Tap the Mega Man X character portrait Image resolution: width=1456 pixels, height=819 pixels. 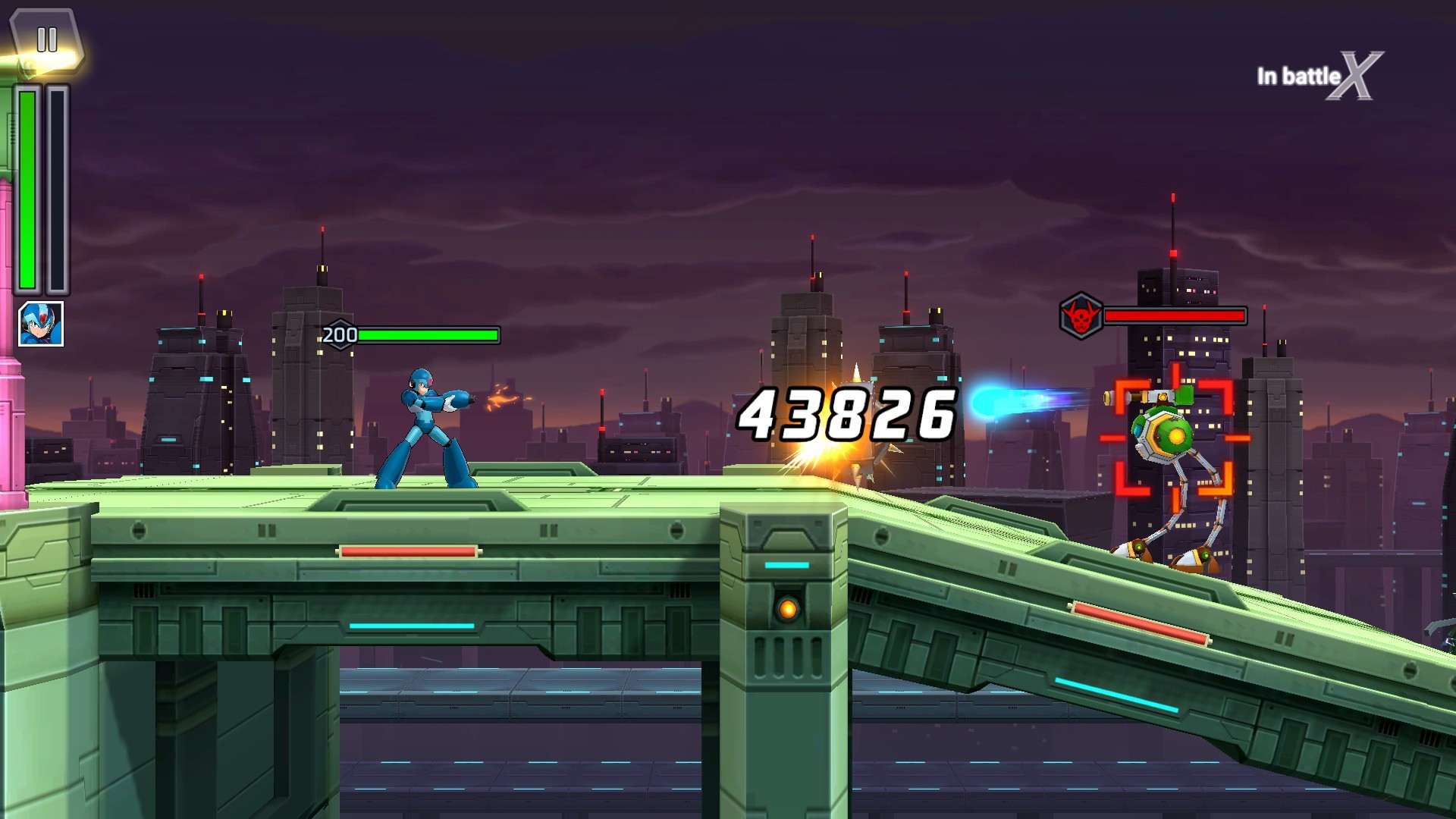click(41, 324)
